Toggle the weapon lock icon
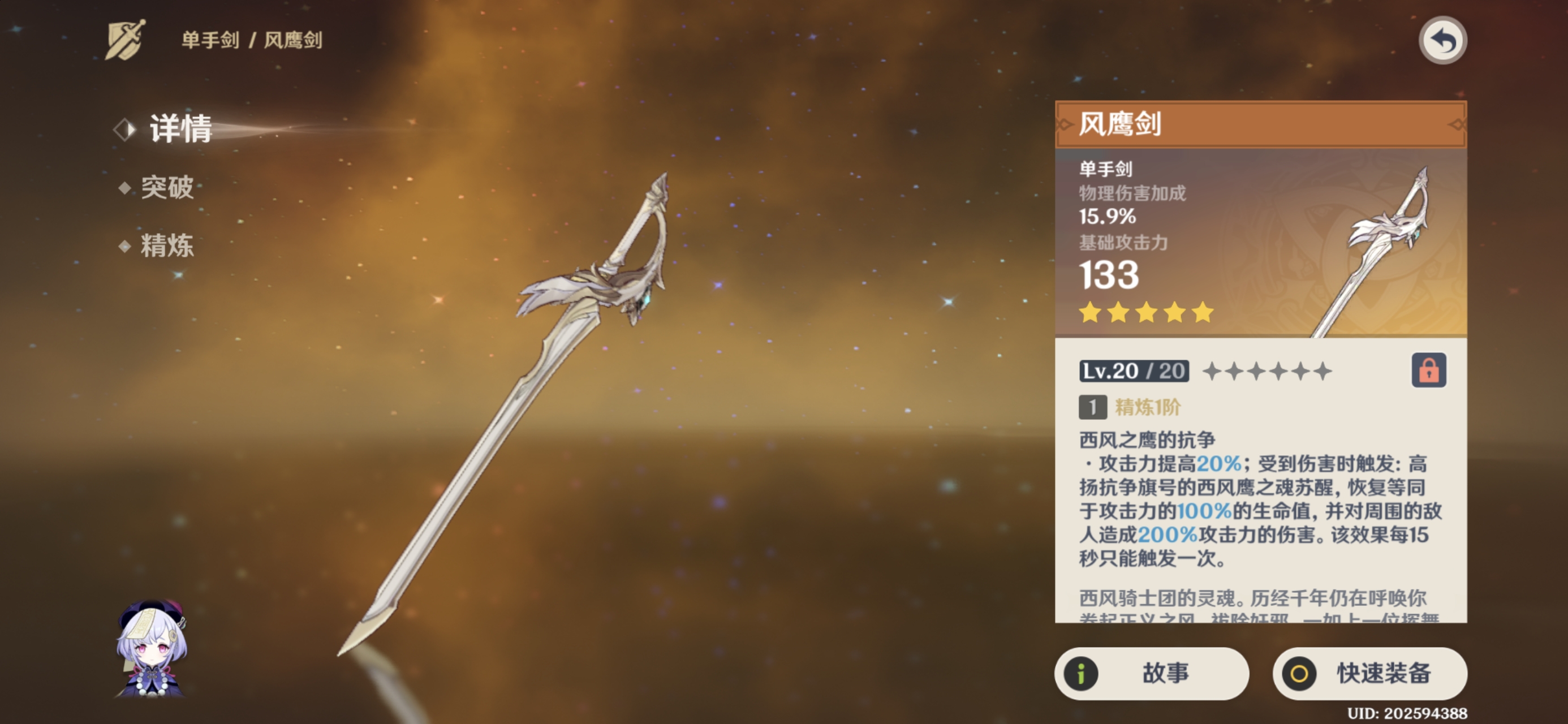This screenshot has height=724, width=1568. [x=1428, y=370]
